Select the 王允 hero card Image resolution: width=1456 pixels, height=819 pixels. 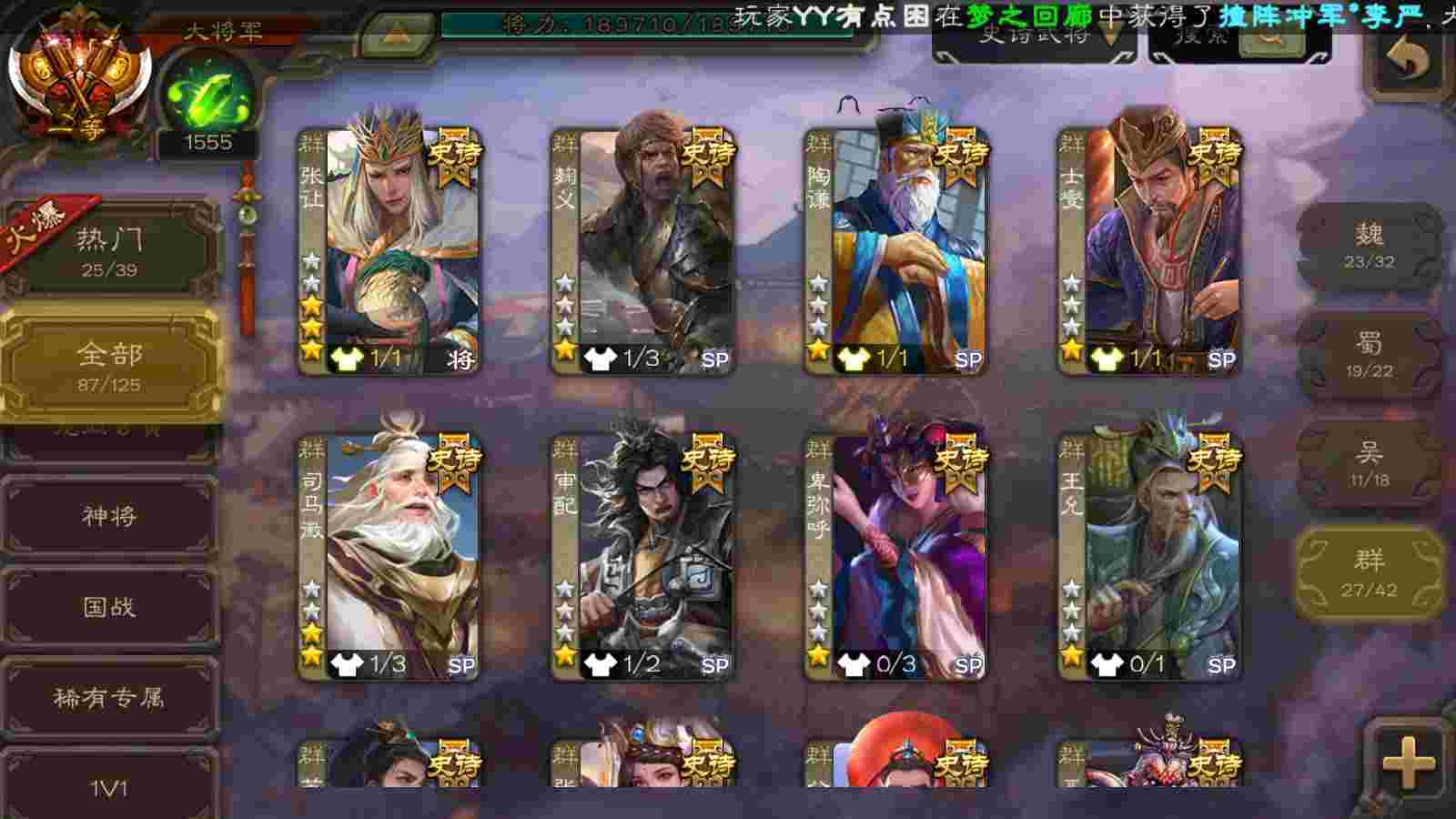pos(1148,557)
